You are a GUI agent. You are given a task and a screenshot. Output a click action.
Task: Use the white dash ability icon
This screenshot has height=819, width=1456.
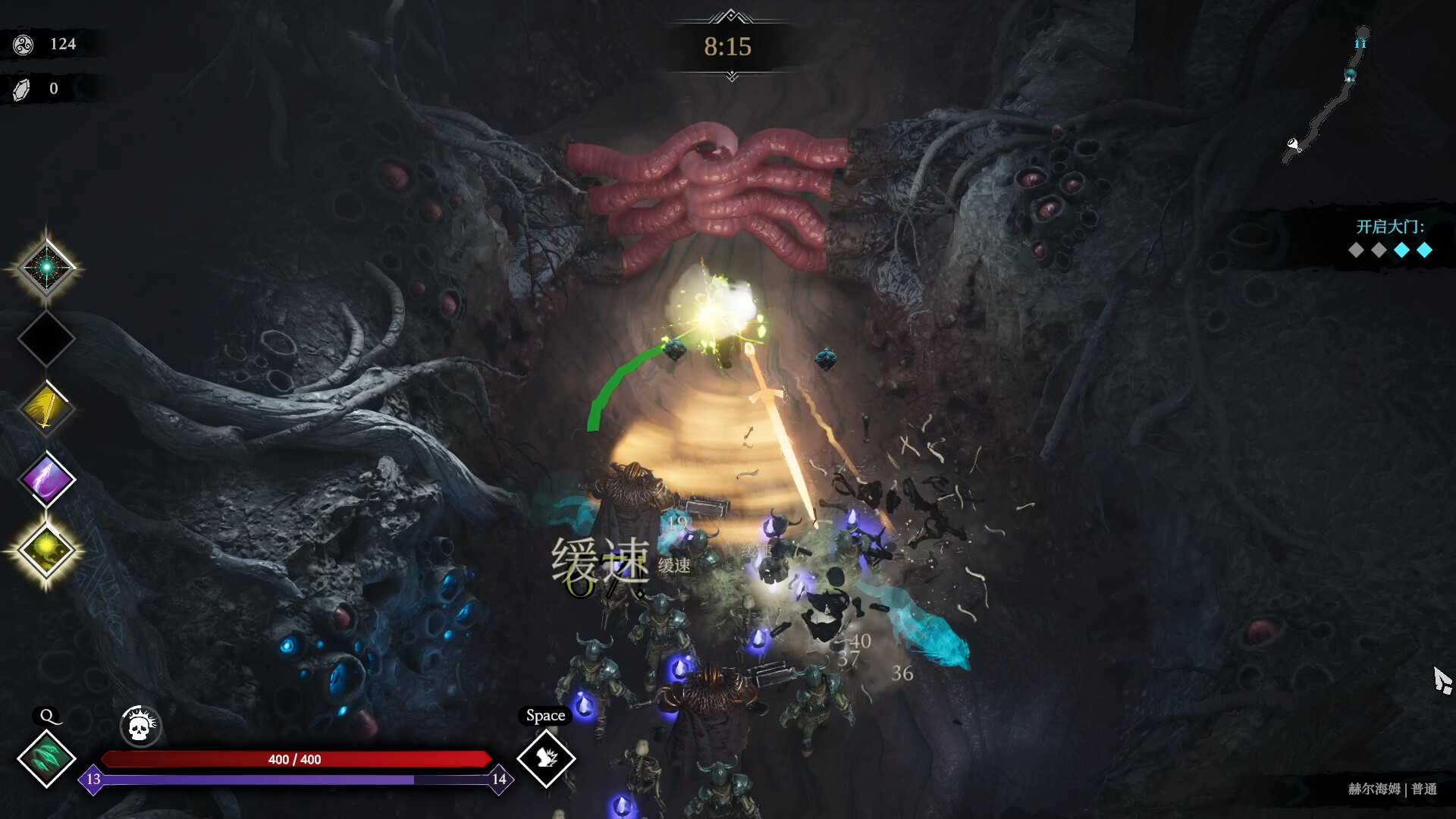(546, 758)
